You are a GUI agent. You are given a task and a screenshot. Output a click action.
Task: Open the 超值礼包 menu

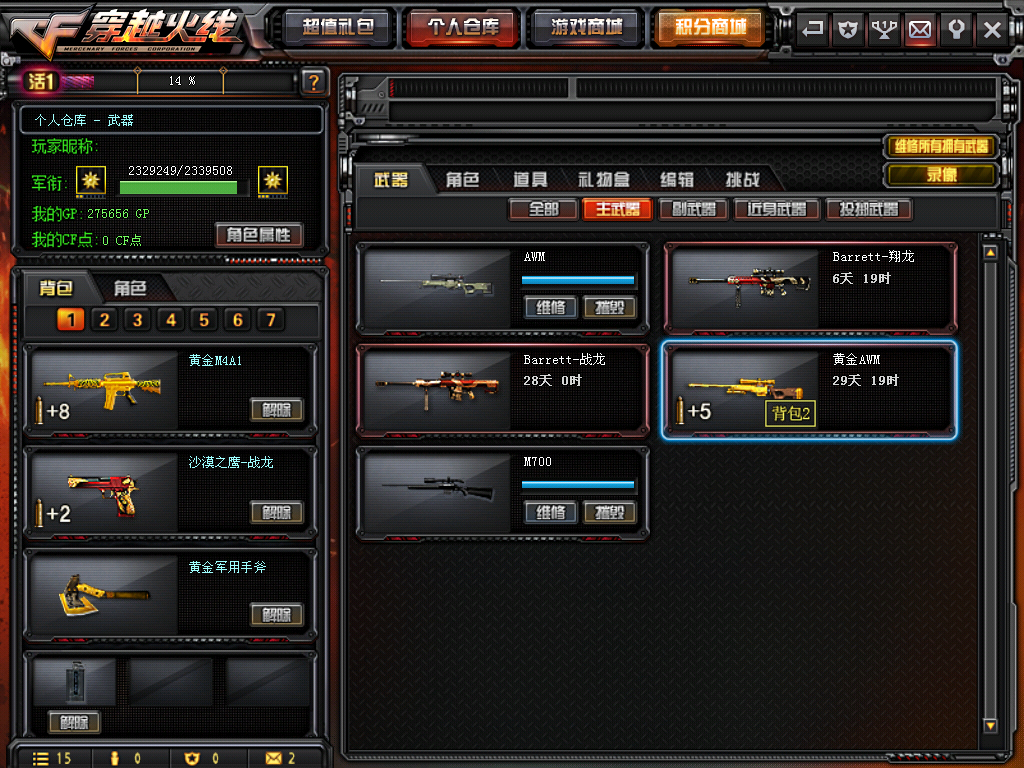pyautogui.click(x=337, y=27)
